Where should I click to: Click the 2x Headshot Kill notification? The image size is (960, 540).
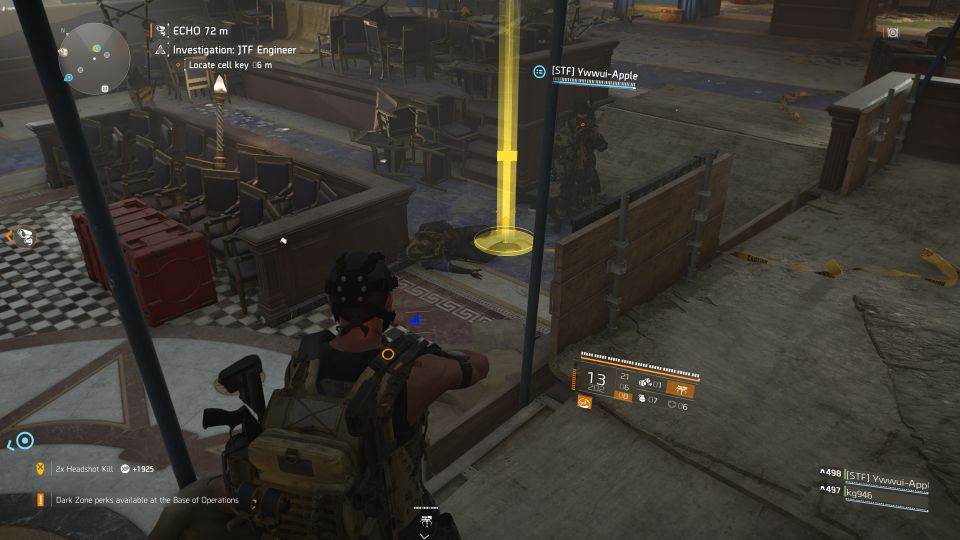point(90,468)
